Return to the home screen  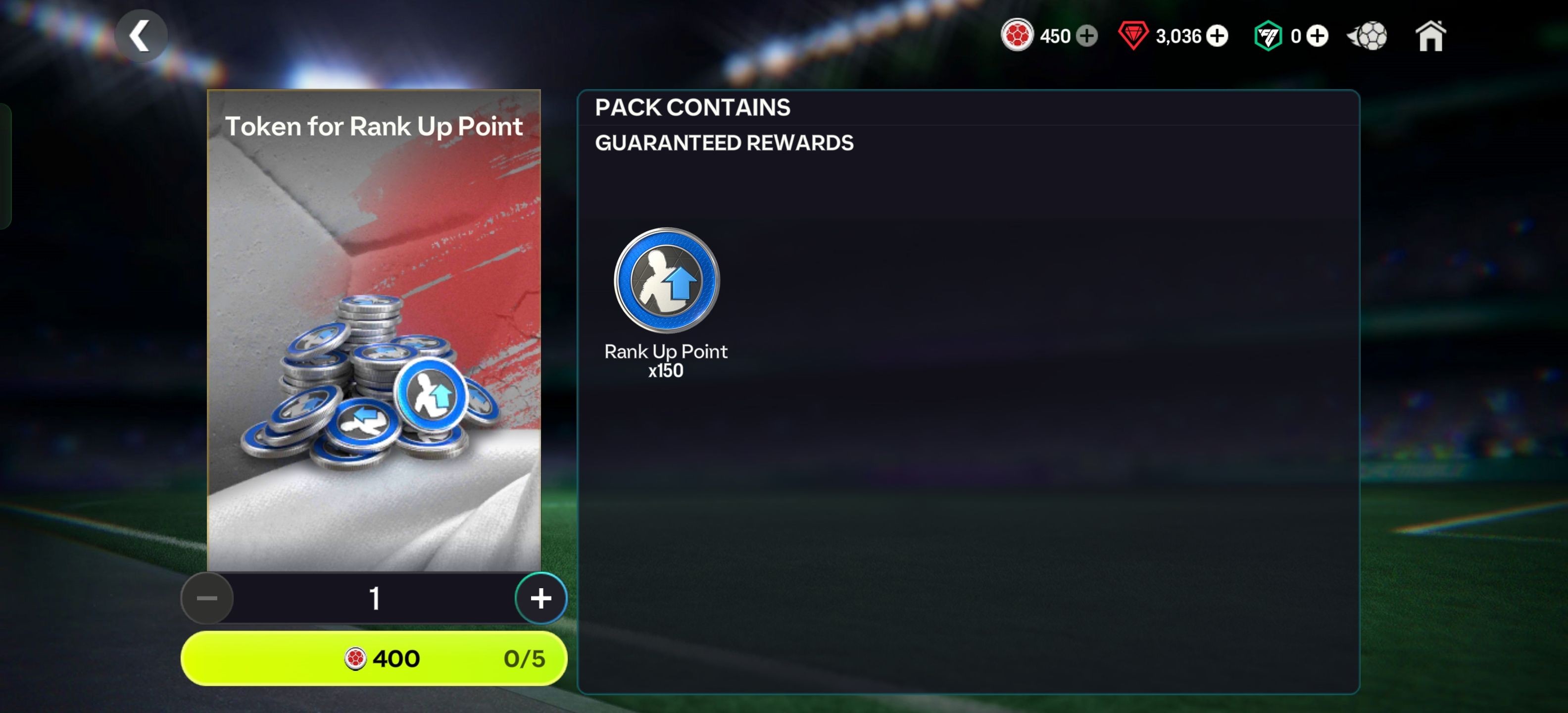click(x=1430, y=37)
